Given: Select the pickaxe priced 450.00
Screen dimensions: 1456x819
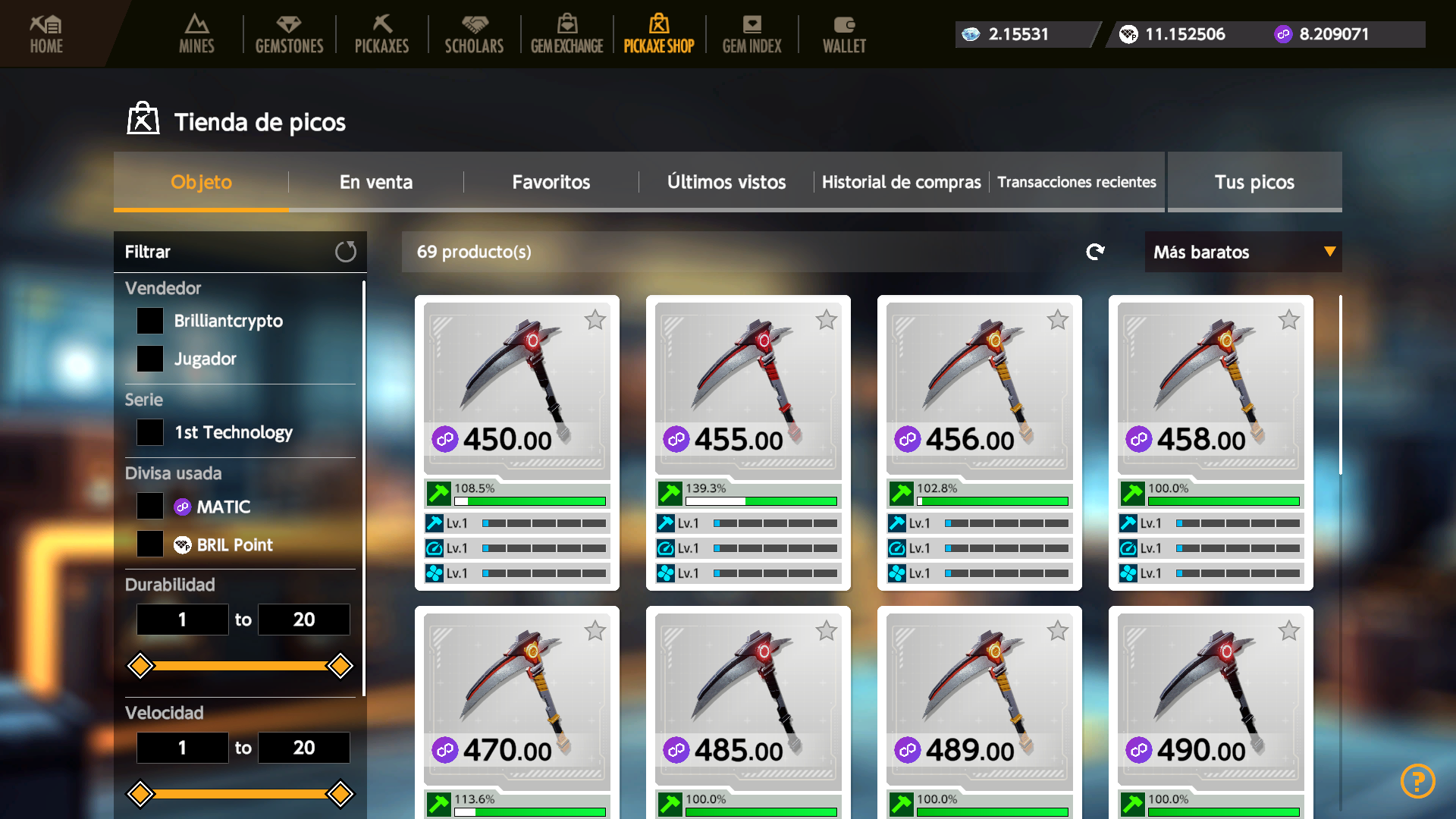Looking at the screenshot, I should [516, 387].
